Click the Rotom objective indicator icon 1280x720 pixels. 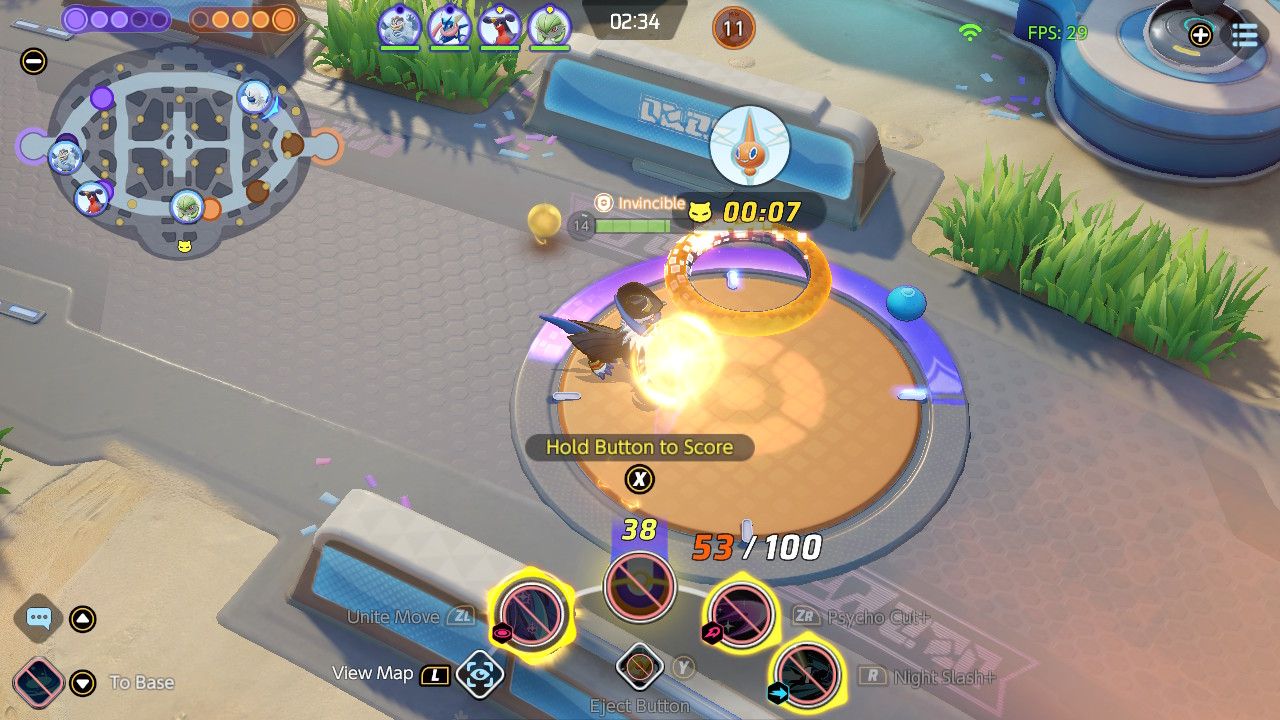[x=749, y=148]
